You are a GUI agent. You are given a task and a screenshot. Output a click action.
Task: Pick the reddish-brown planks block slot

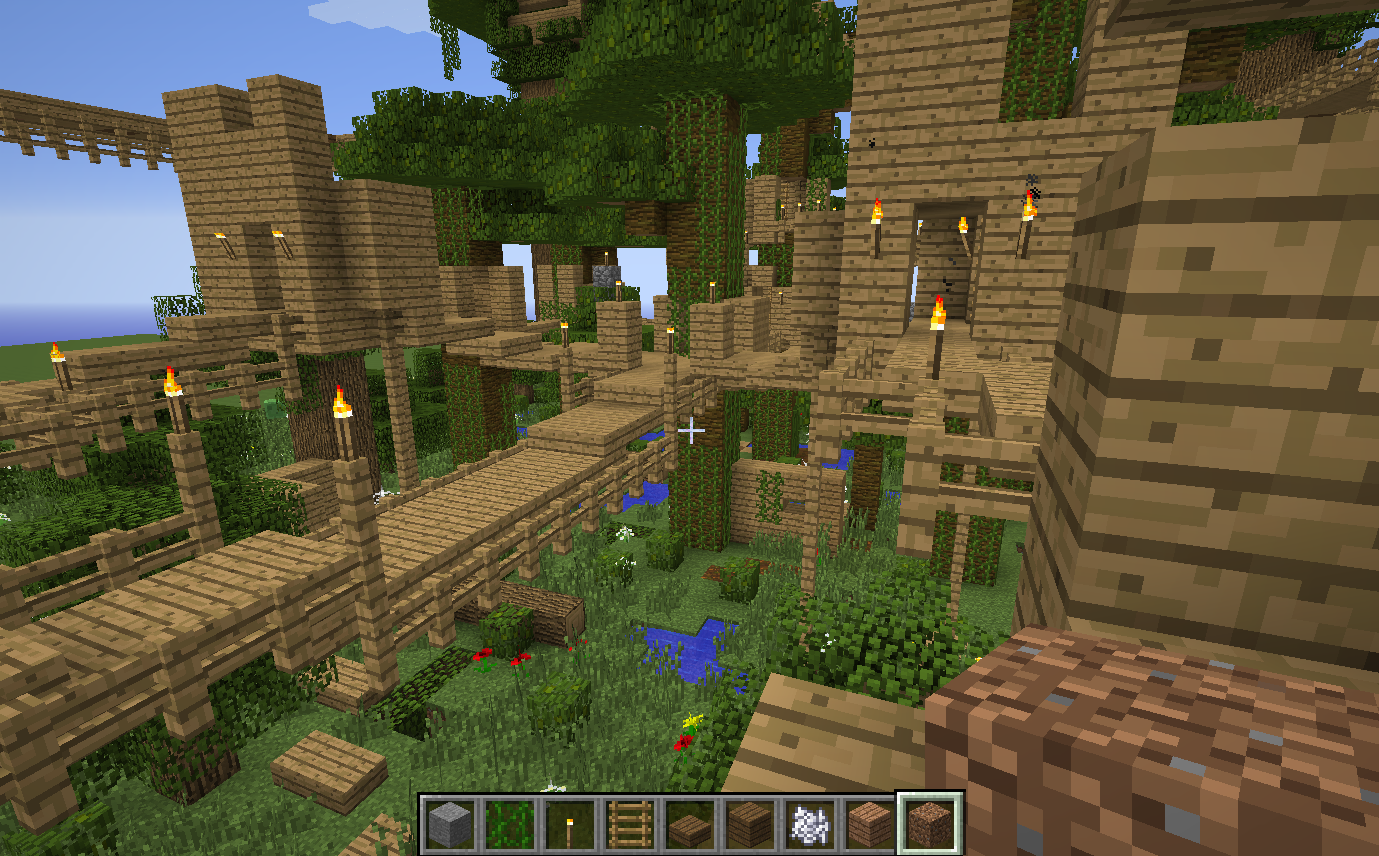point(870,825)
